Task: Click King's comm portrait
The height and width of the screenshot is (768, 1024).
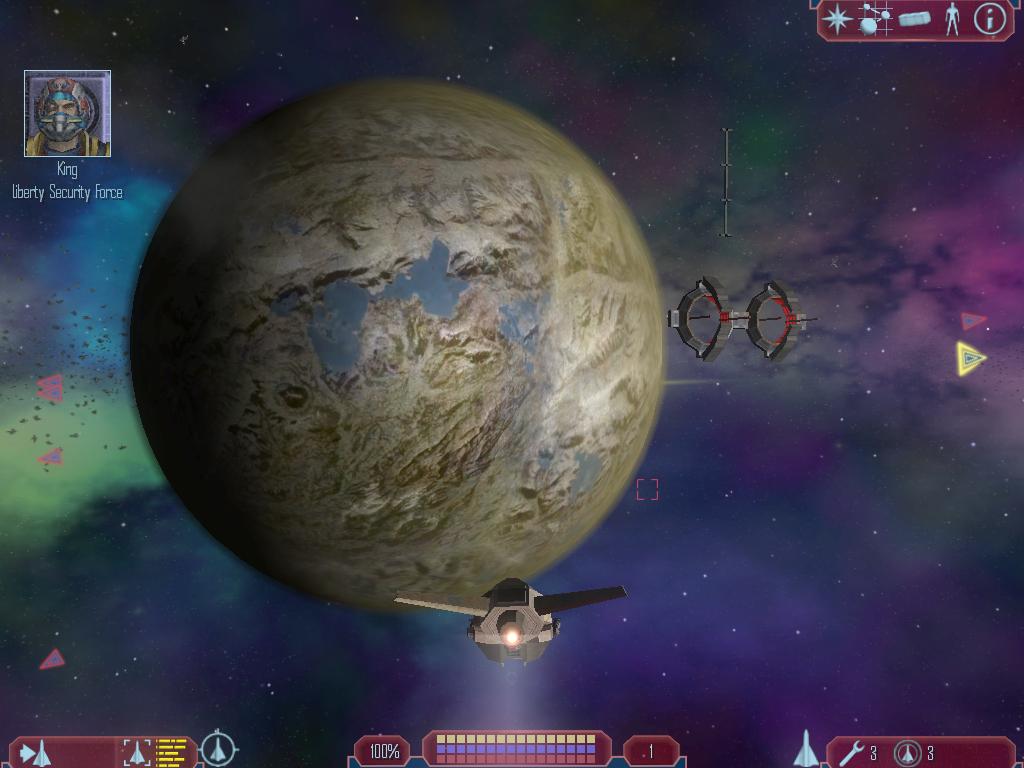Action: click(67, 114)
